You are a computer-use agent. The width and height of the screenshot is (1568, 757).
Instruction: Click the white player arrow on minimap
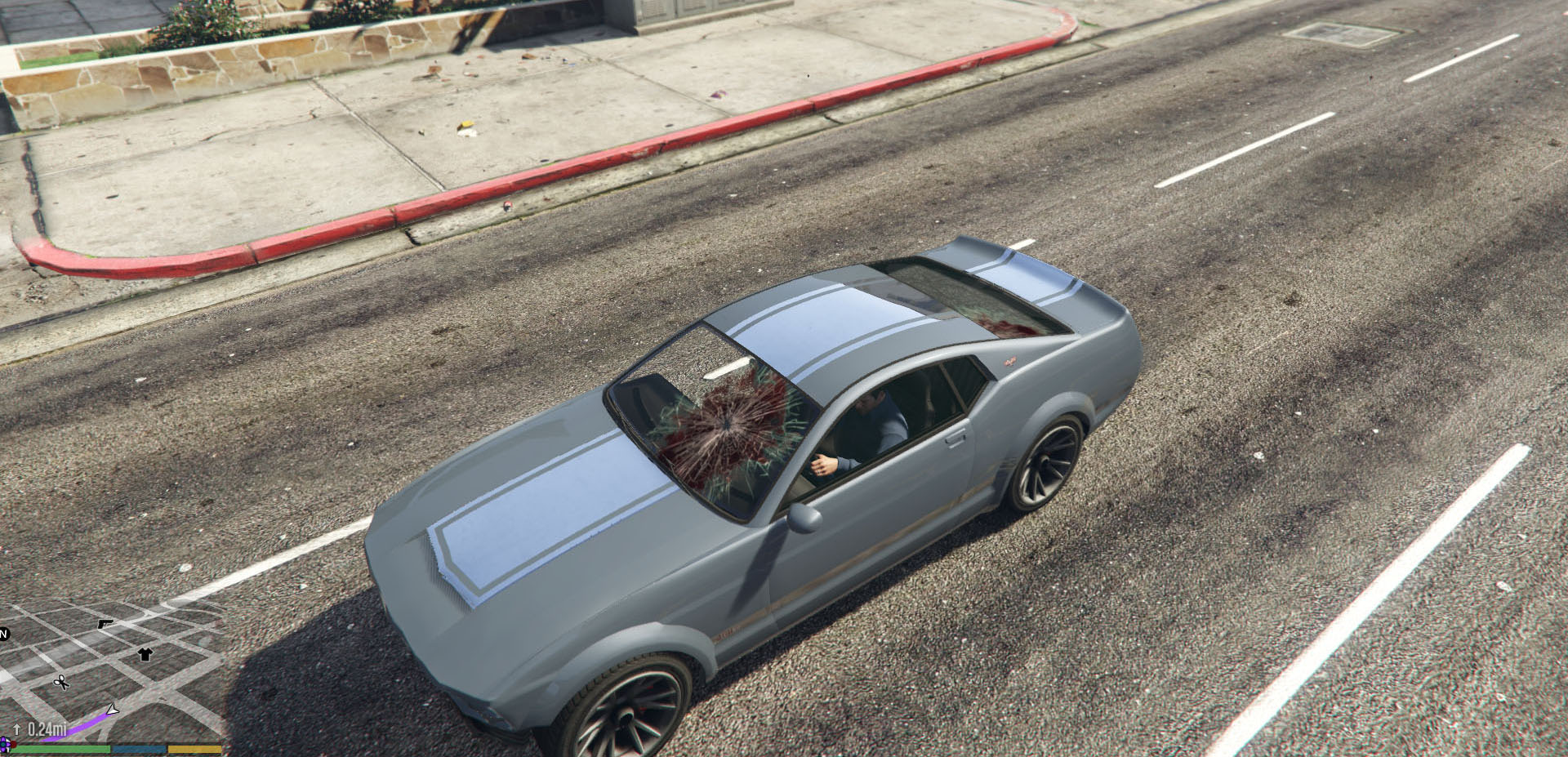pos(113,710)
